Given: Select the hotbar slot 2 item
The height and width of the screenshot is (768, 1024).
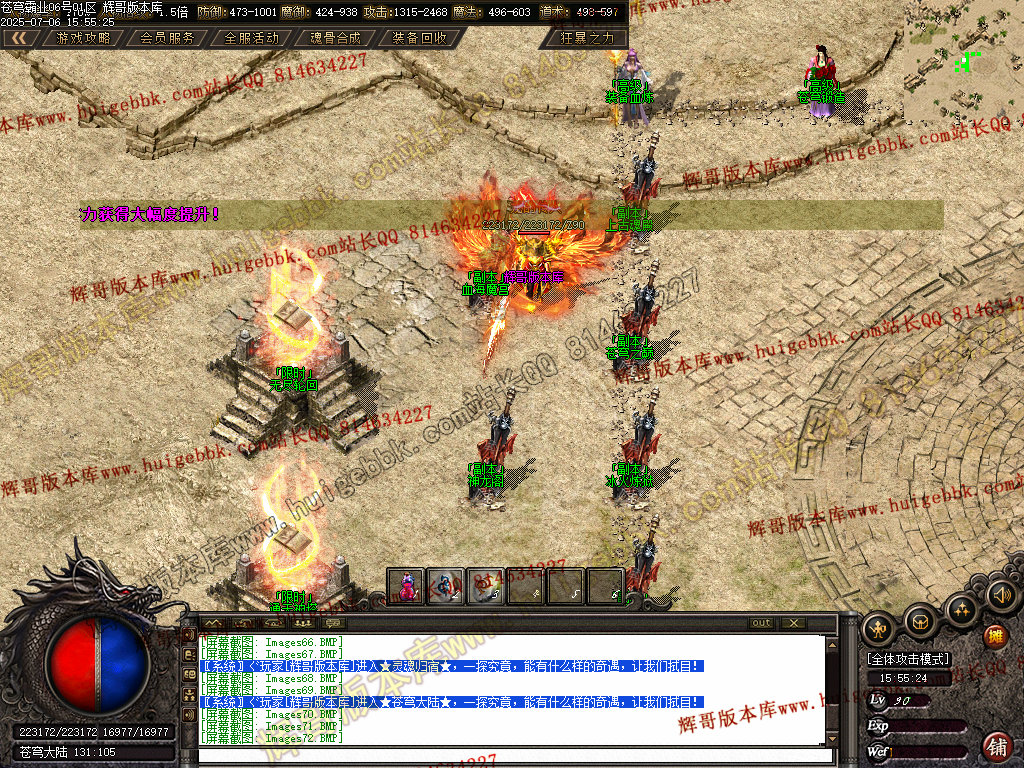Looking at the screenshot, I should (446, 586).
